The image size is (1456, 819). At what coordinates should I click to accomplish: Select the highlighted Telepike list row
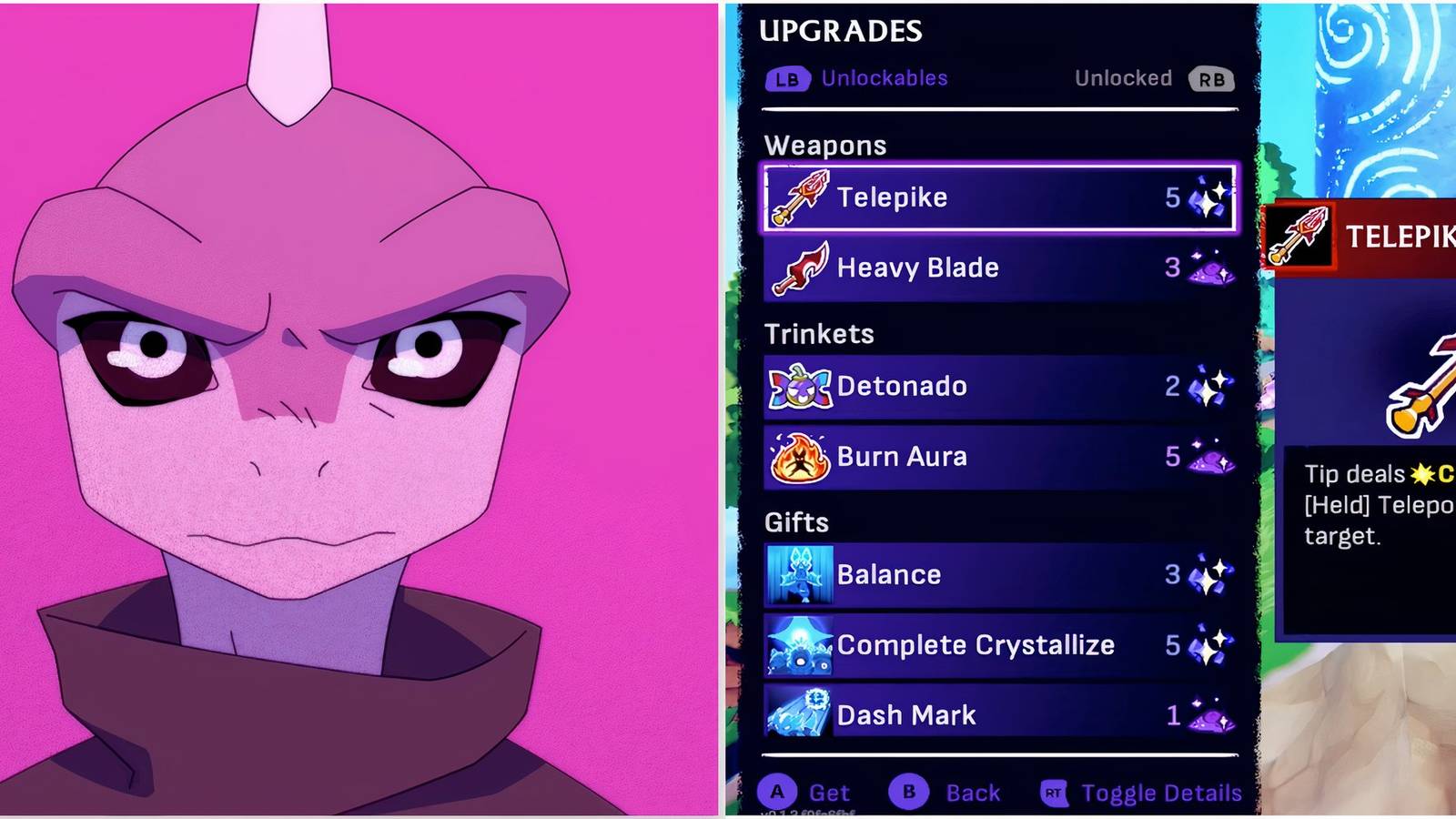tap(998, 198)
